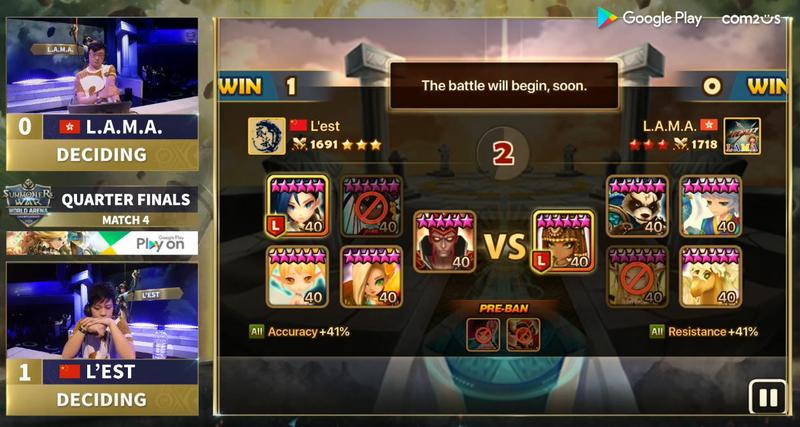
Task: Select L.A.M.A.'s leader monster with the gold headdress
Action: tap(563, 241)
